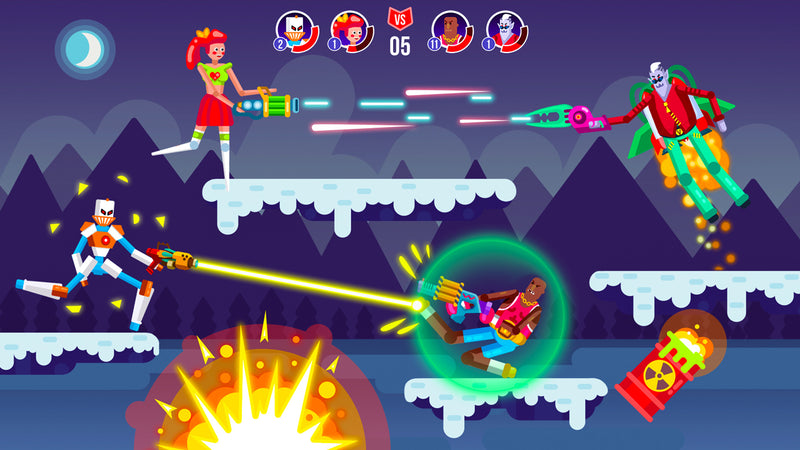Click the red-haired girl player portrait

tap(352, 30)
